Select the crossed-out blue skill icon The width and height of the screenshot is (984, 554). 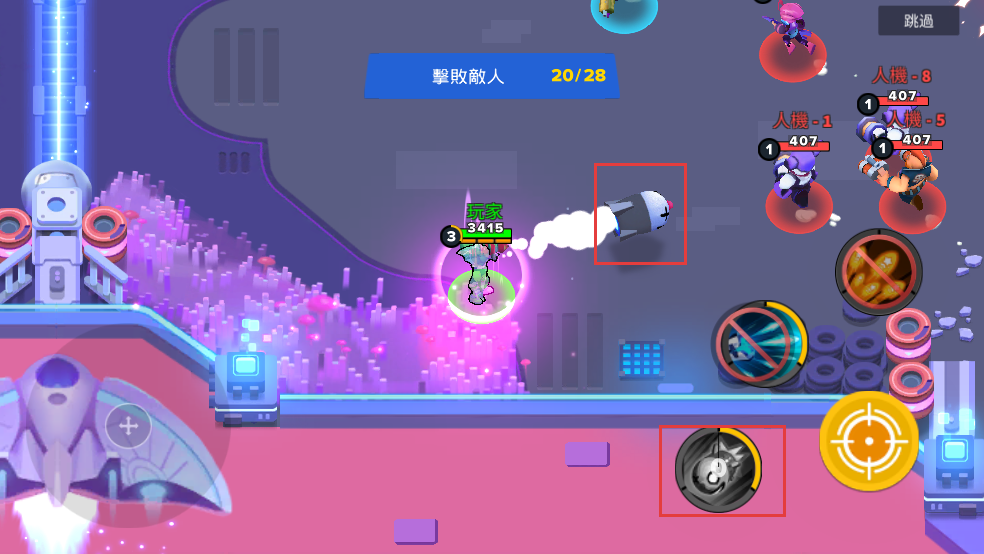click(758, 343)
